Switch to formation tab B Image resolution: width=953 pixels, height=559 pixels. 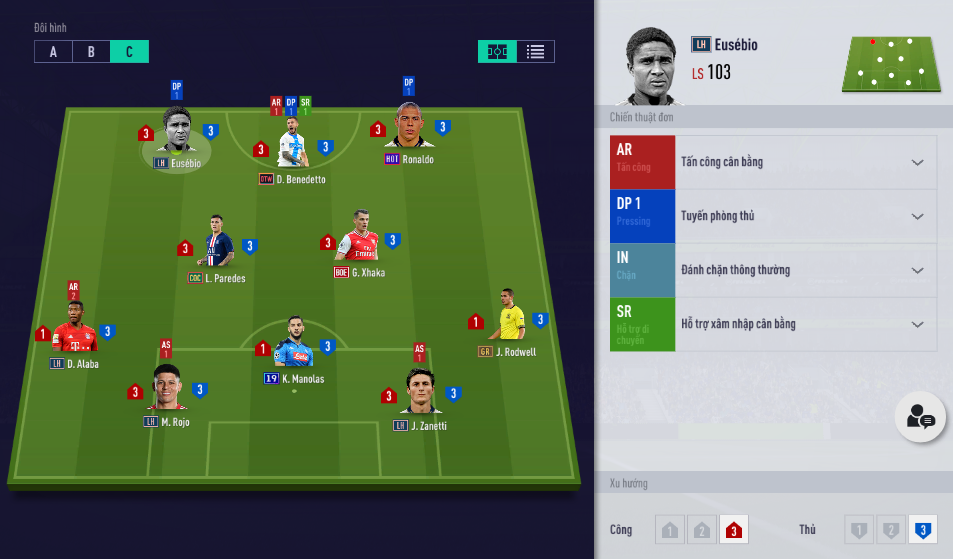coord(91,52)
